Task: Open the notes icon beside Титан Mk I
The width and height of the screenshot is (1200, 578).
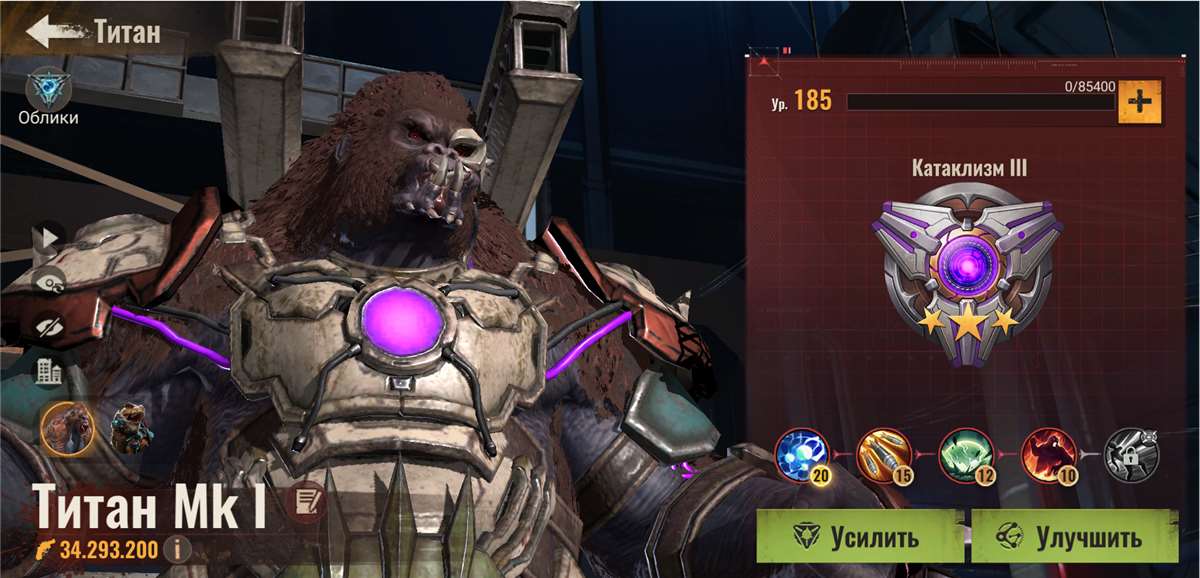Action: [304, 501]
